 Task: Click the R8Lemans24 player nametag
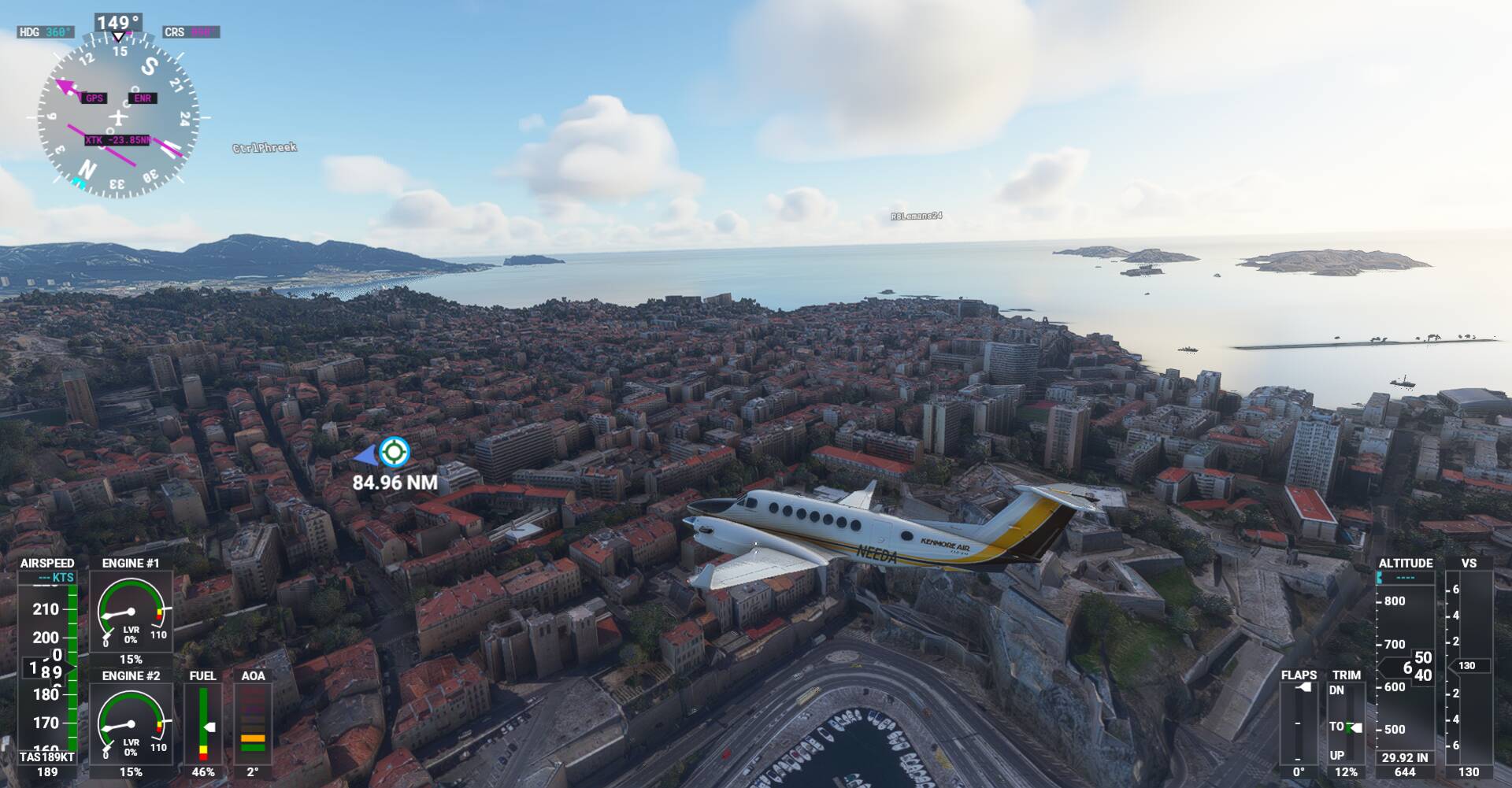click(916, 216)
